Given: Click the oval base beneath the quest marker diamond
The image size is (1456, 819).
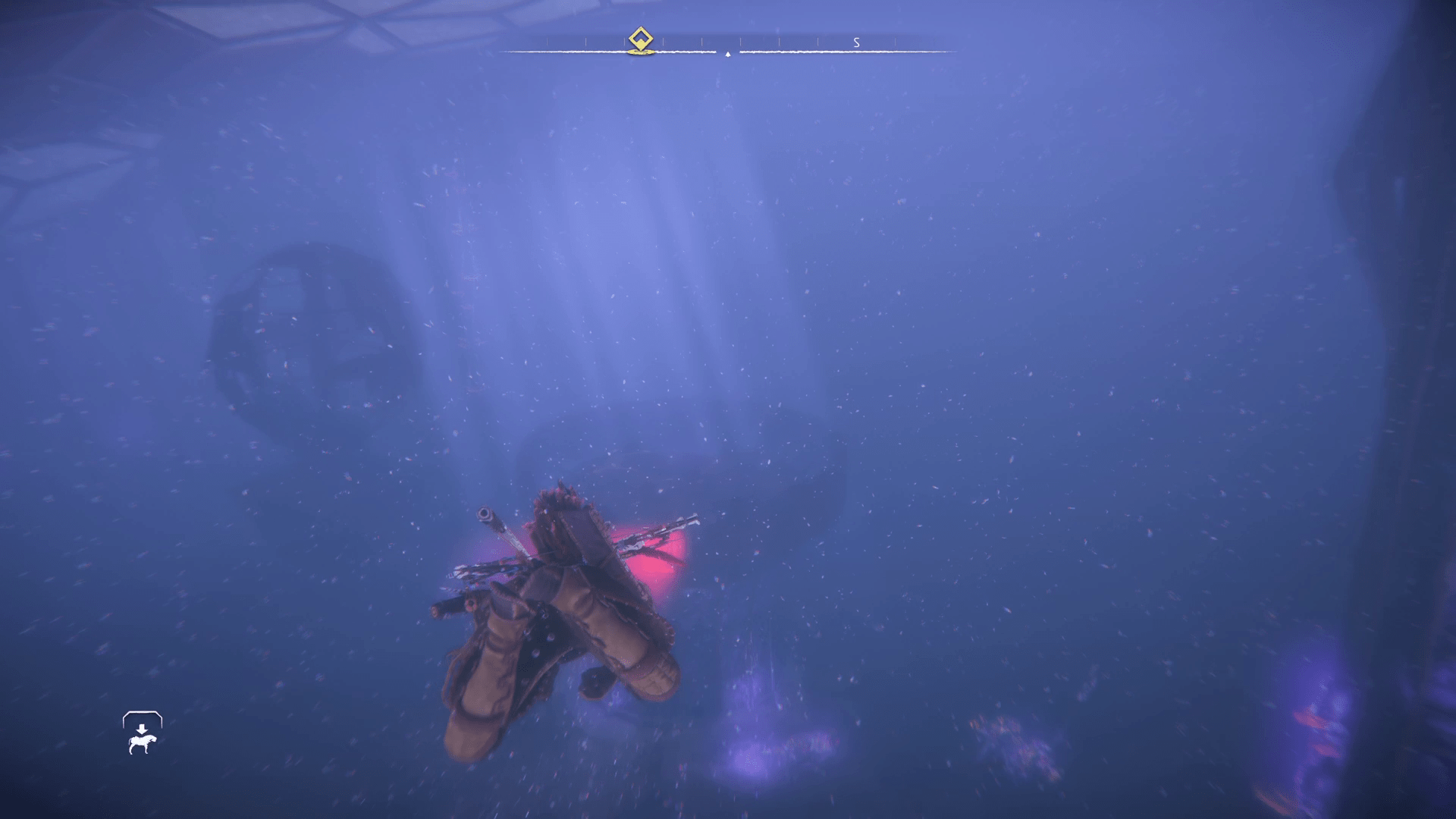Looking at the screenshot, I should click(641, 52).
